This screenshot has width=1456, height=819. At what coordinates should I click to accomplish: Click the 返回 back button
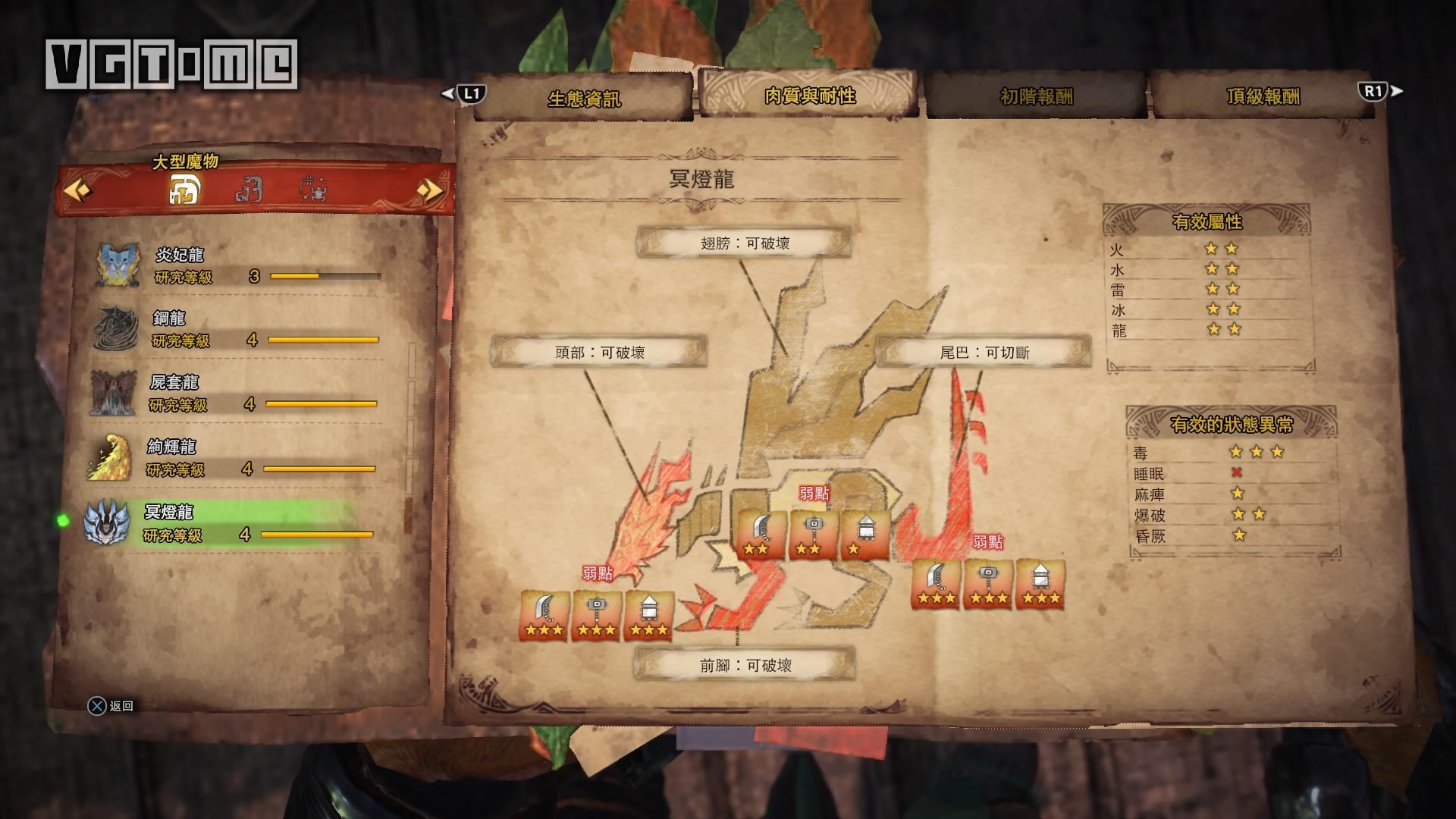click(111, 706)
